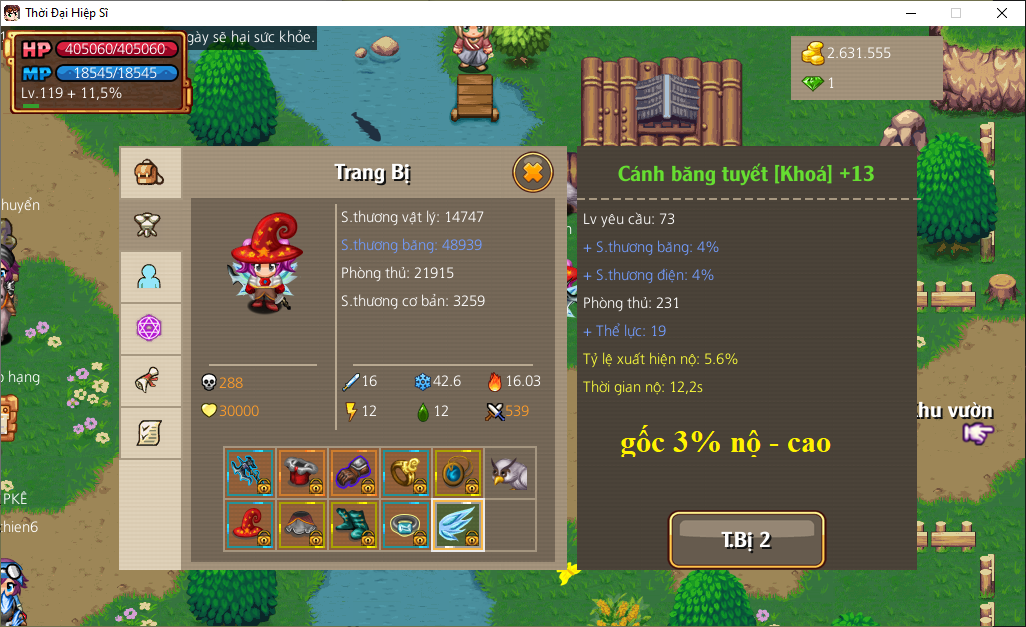Choose the red chest armor slot
The height and width of the screenshot is (627, 1026).
(302, 473)
